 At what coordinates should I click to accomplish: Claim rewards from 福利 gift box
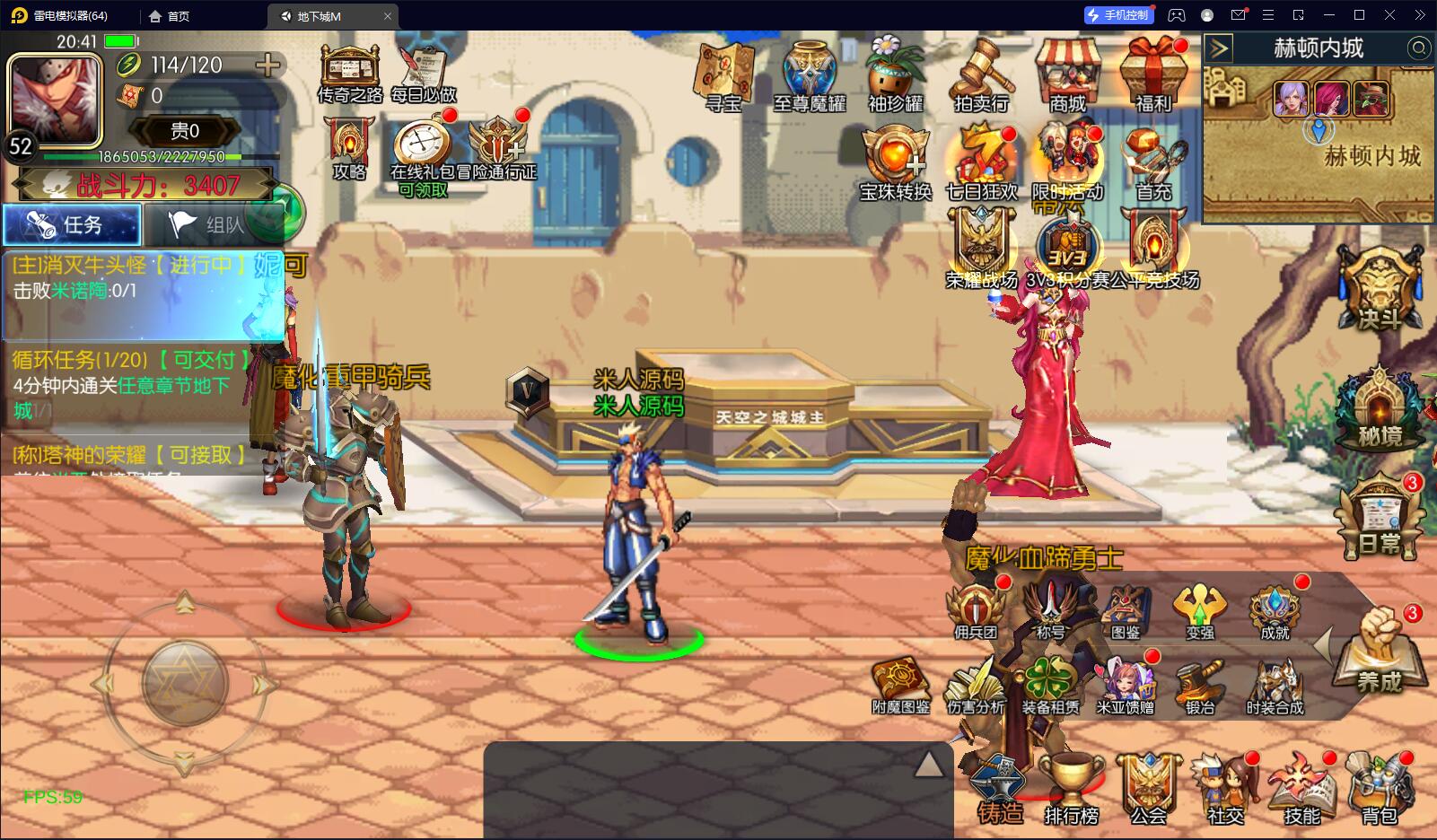click(x=1153, y=77)
